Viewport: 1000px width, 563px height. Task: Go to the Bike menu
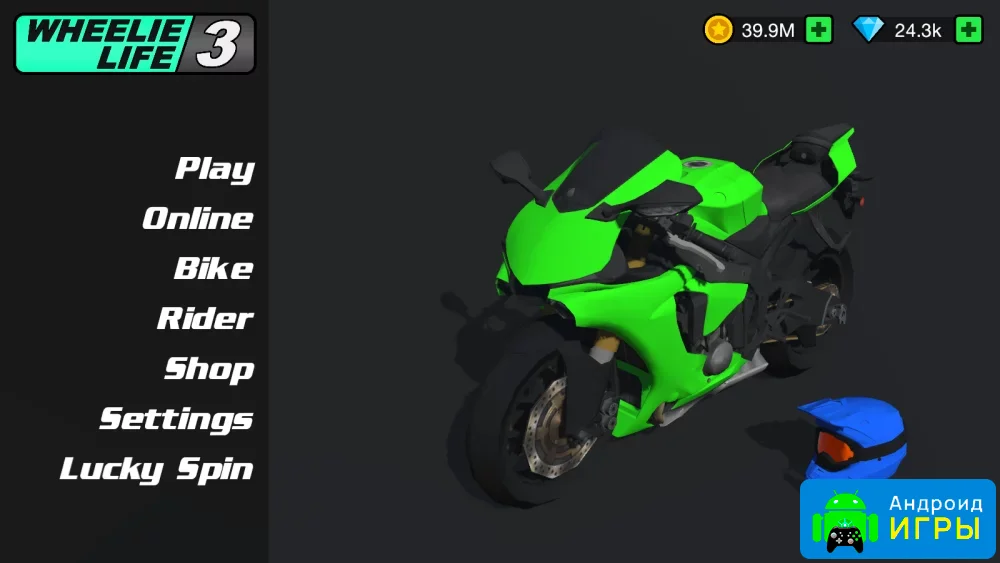(x=213, y=268)
